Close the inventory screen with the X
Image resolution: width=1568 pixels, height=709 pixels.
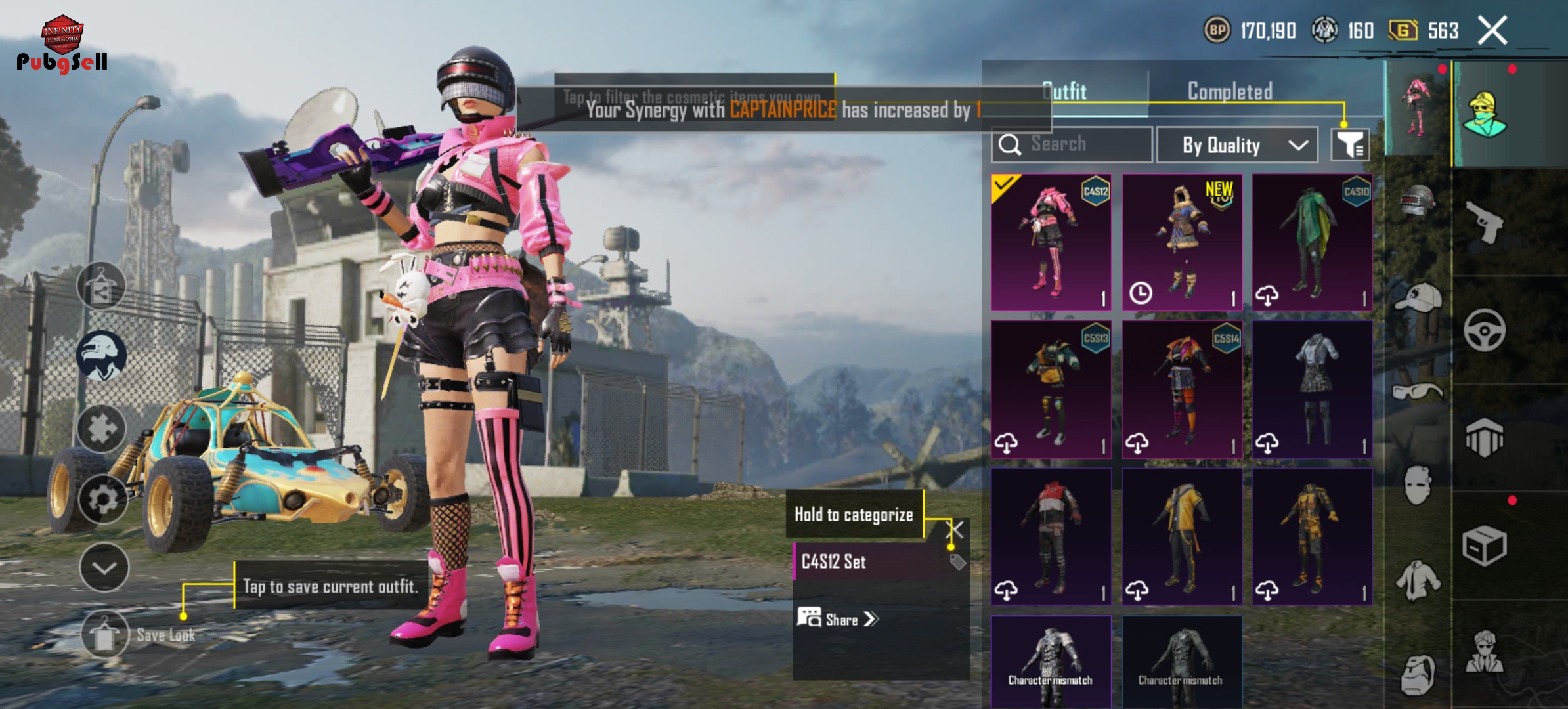(1492, 31)
